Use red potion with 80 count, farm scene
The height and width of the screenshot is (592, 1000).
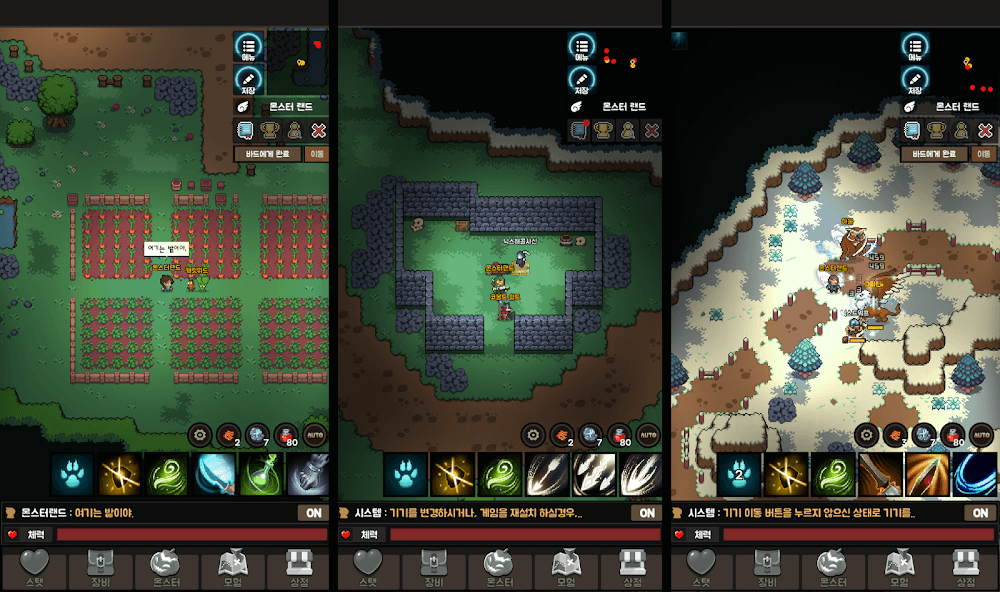point(285,435)
